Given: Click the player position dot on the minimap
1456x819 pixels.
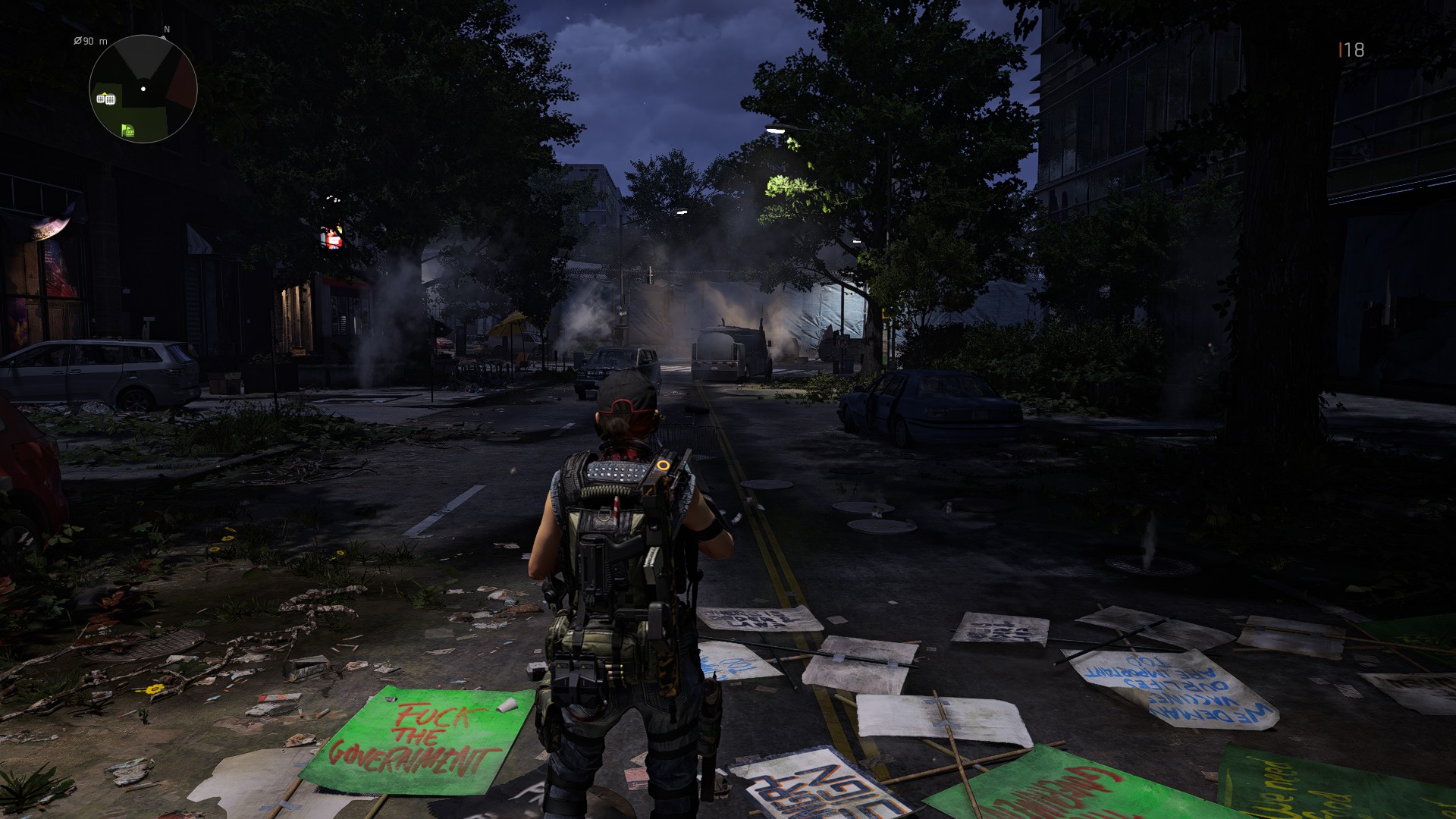Looking at the screenshot, I should tap(143, 88).
